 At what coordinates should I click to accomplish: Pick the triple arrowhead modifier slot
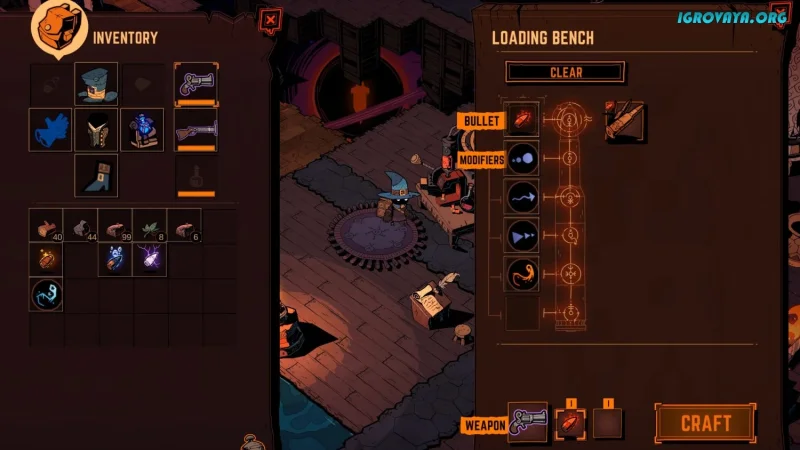tap(523, 236)
